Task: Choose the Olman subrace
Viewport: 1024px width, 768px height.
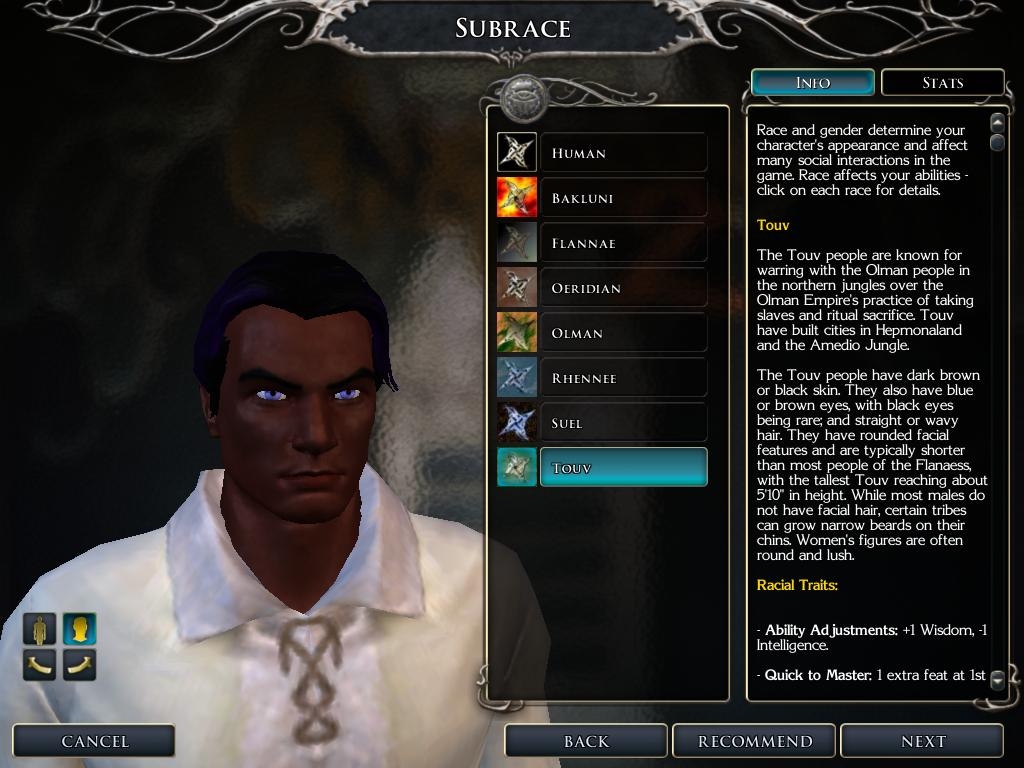Action: click(622, 333)
